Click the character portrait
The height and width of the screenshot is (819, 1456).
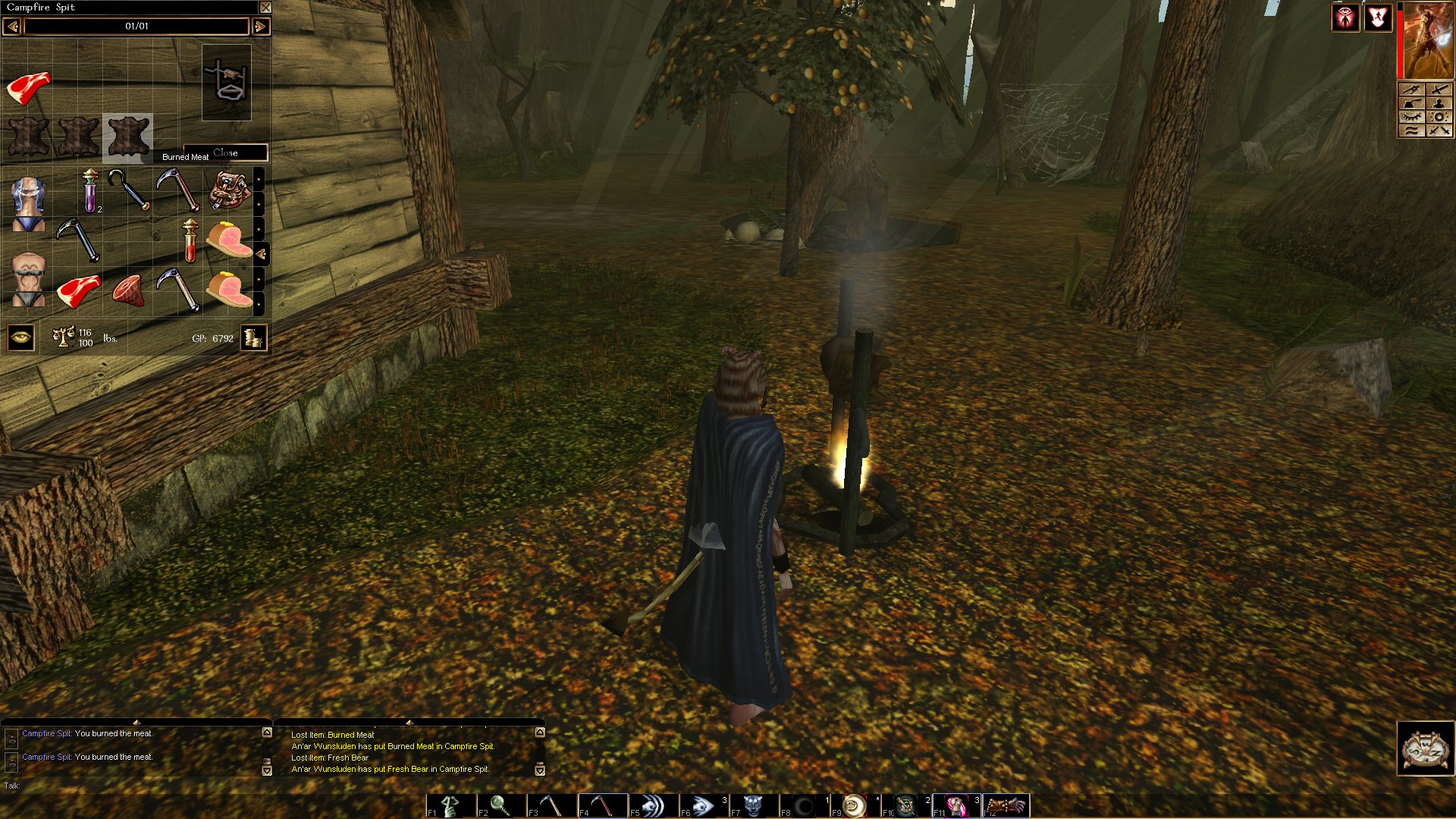pos(1427,40)
